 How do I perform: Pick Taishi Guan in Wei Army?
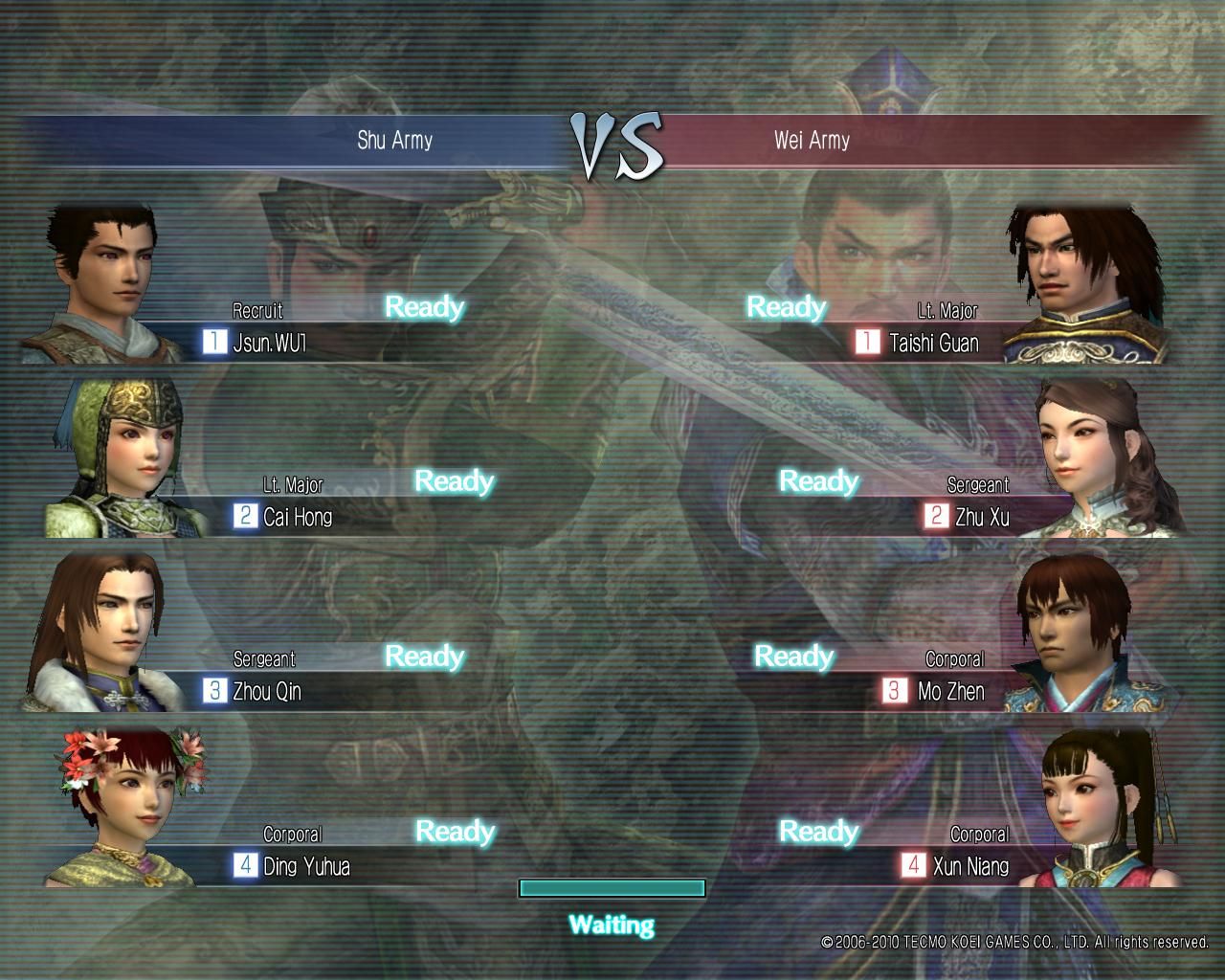tap(933, 343)
